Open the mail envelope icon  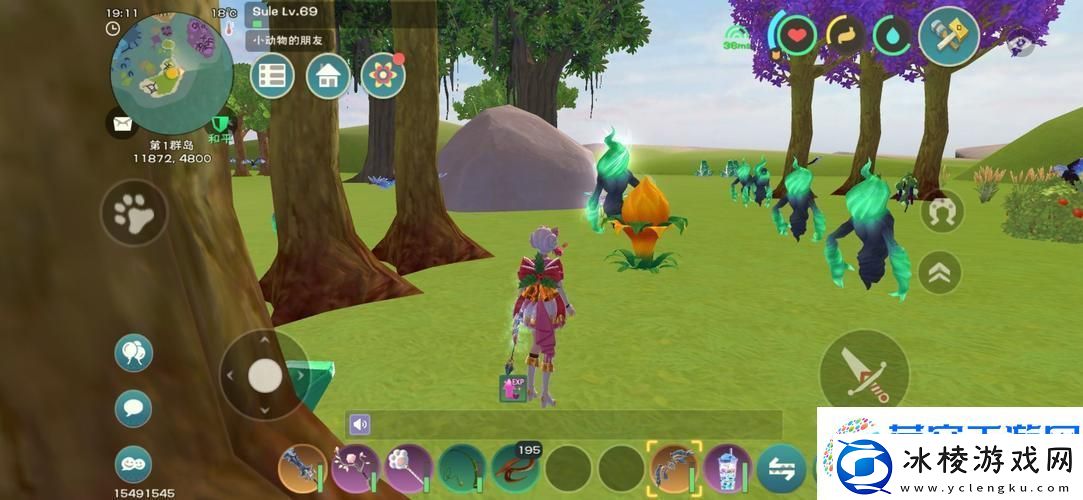122,124
